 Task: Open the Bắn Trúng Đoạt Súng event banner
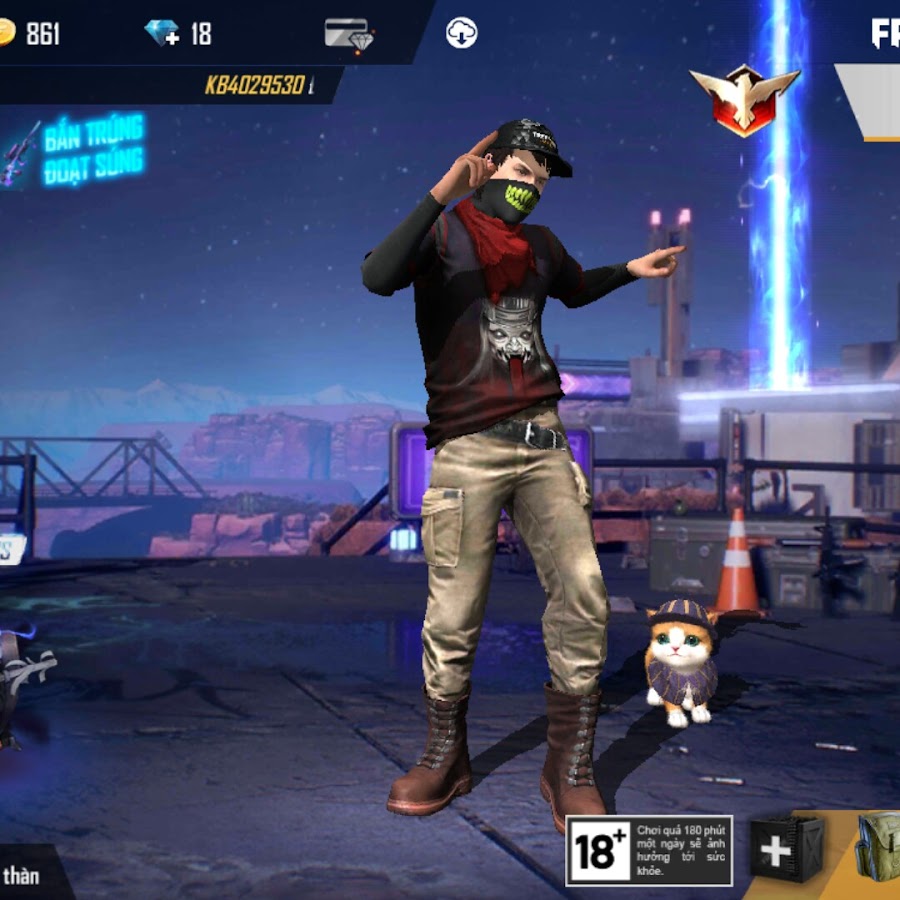click(80, 150)
